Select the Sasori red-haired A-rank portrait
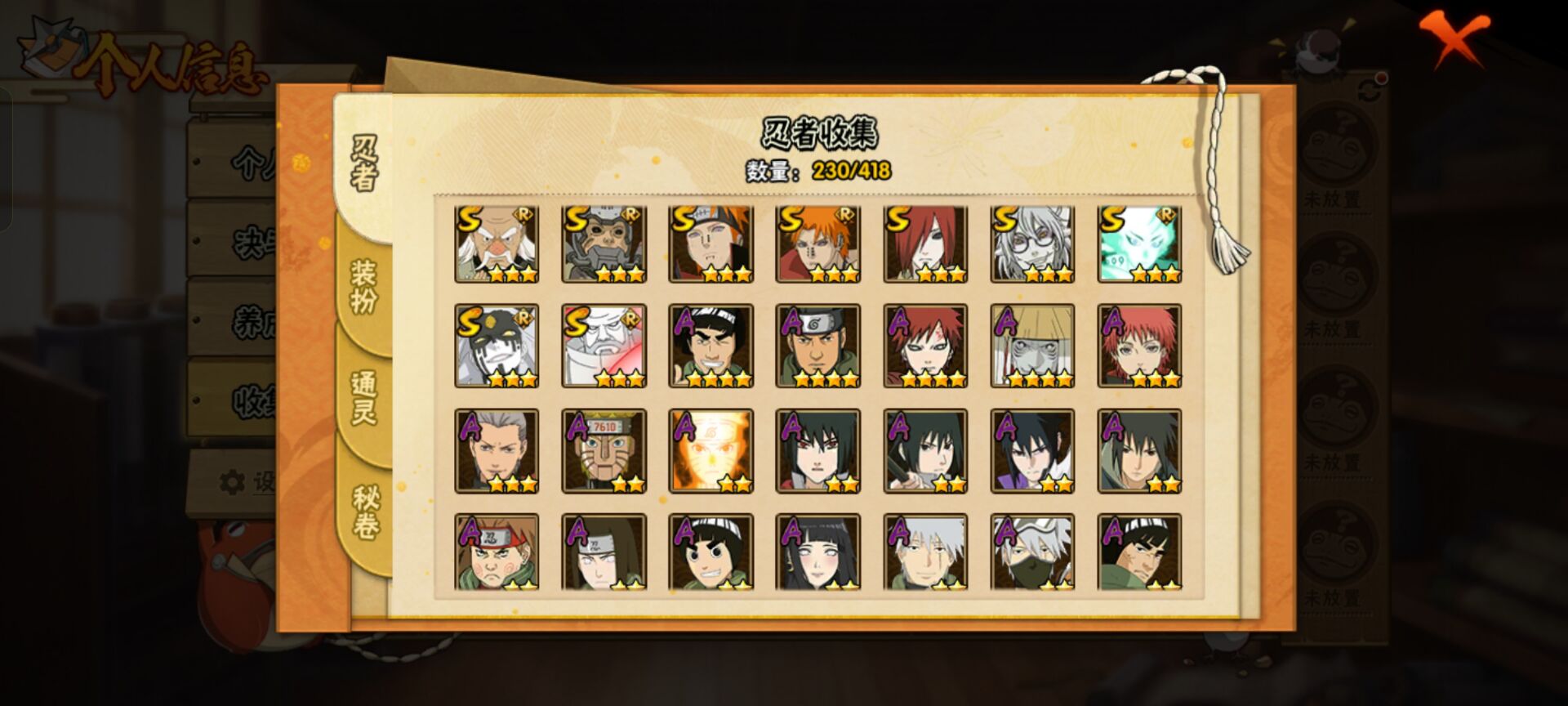This screenshot has width=1568, height=706. pyautogui.click(x=1139, y=346)
